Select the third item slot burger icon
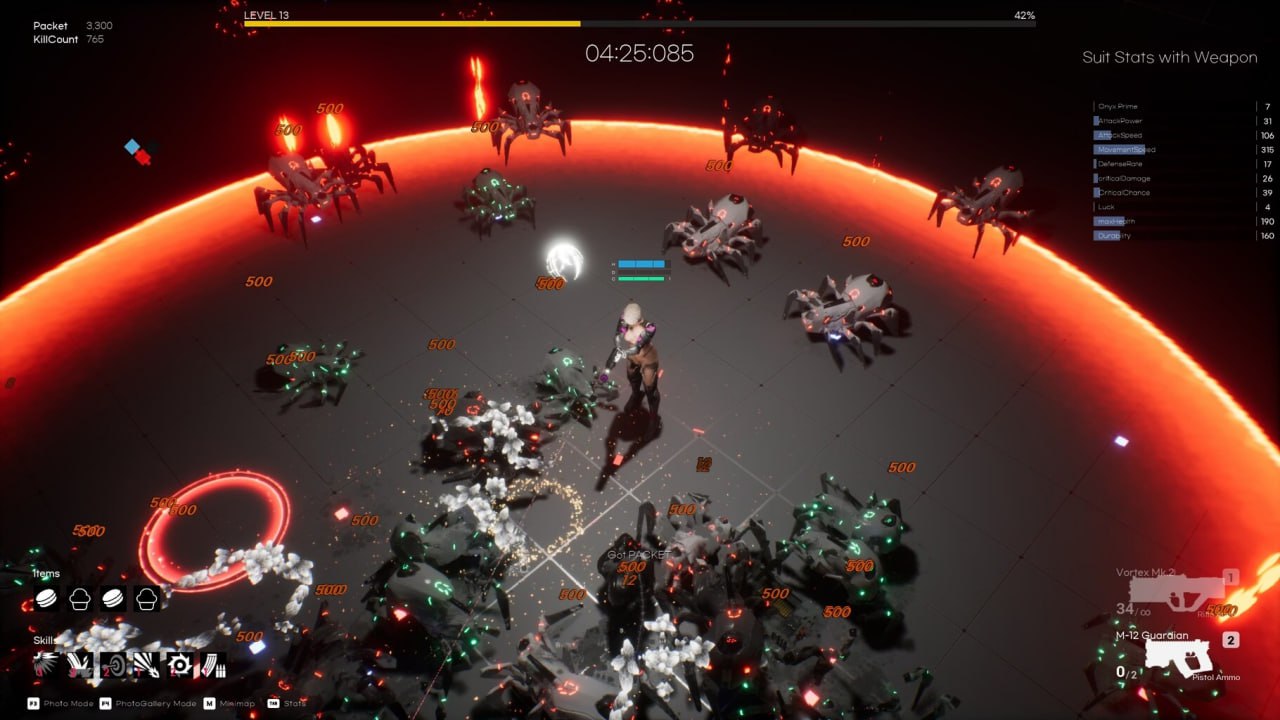Screen dimensions: 1280x720 coord(111,600)
